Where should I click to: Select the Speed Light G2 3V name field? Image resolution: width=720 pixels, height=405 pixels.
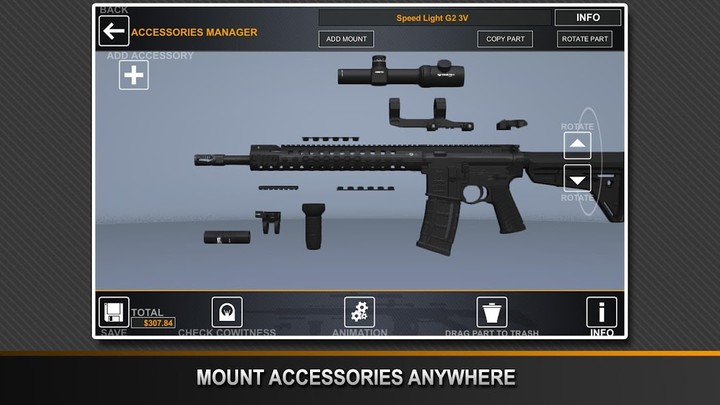point(434,17)
